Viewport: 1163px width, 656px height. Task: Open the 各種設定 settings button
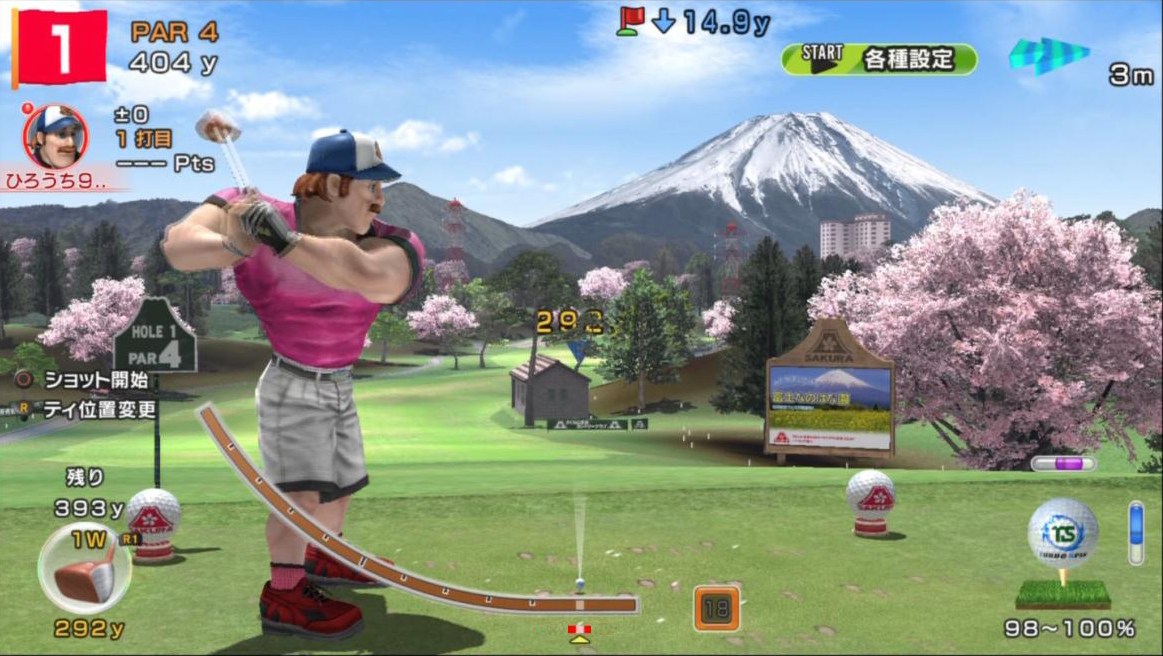coord(879,58)
